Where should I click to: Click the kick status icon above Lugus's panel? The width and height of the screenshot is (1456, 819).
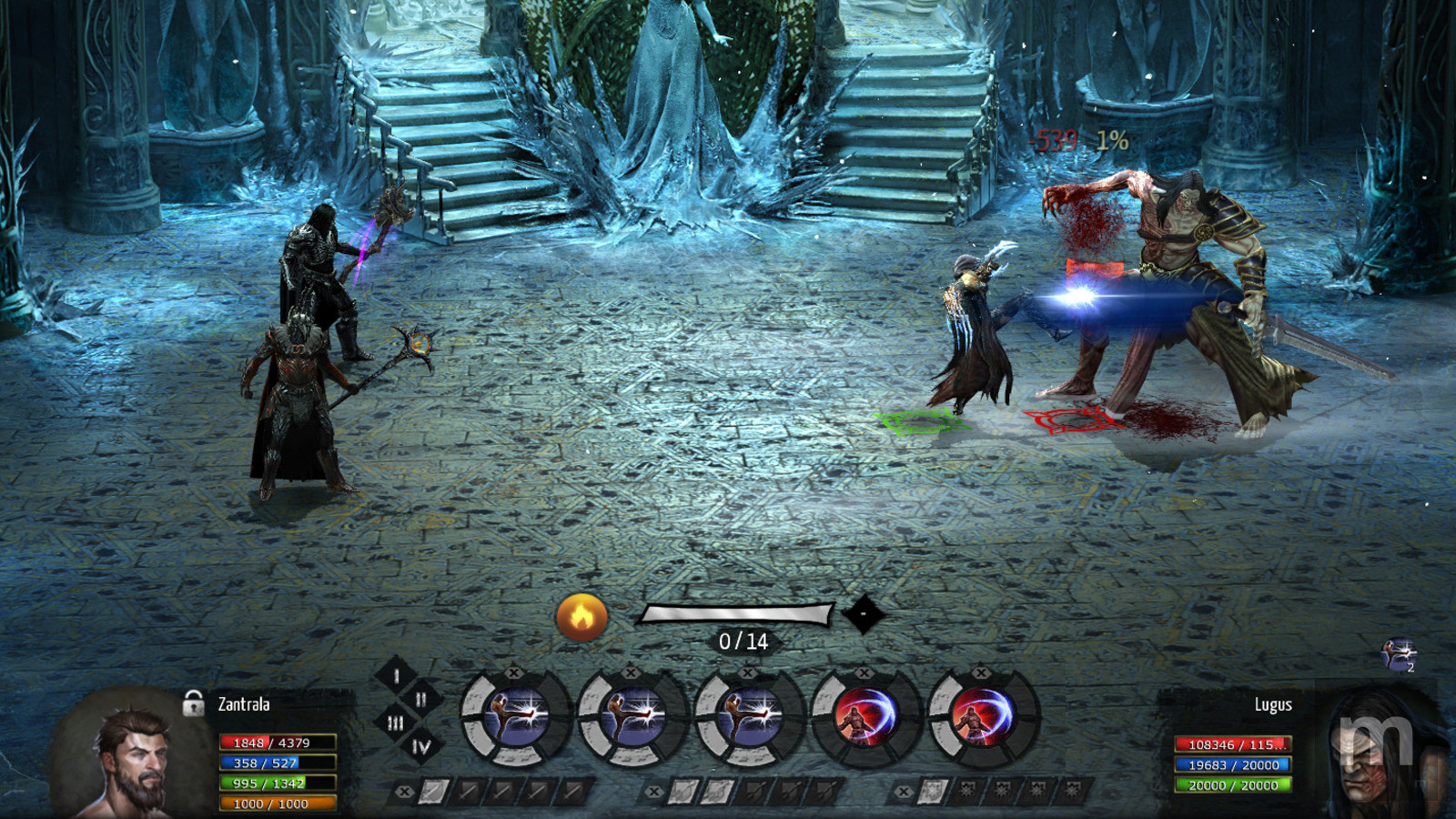(x=1399, y=653)
